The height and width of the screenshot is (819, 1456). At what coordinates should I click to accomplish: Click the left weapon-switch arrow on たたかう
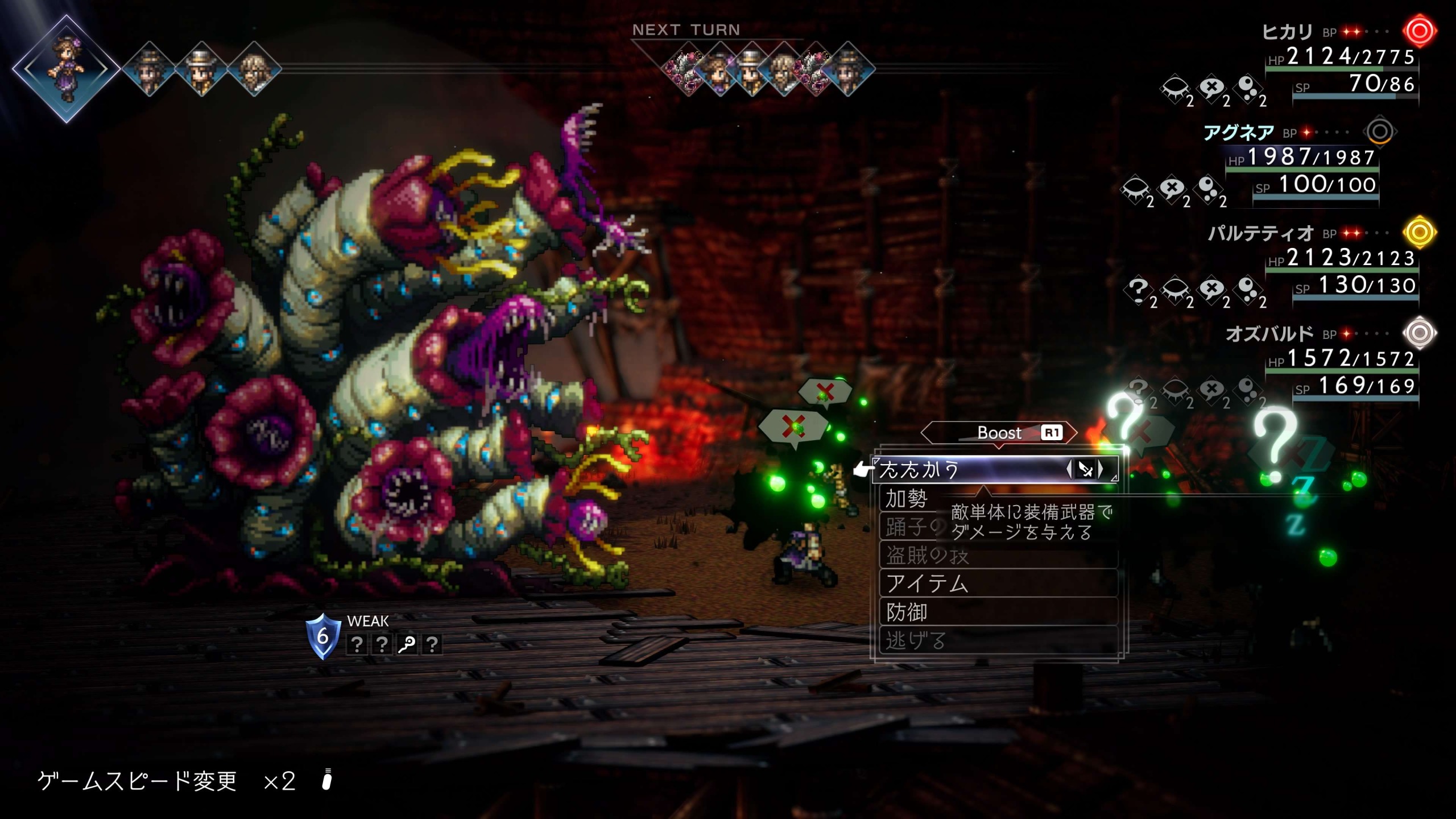pos(1069,469)
